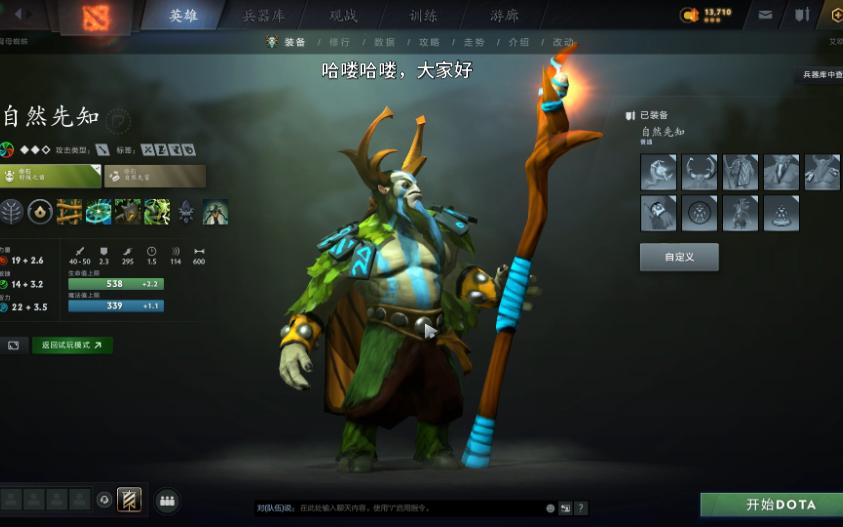This screenshot has width=843, height=527.
Task: Select the Sprout ability icon
Action: [x=69, y=212]
